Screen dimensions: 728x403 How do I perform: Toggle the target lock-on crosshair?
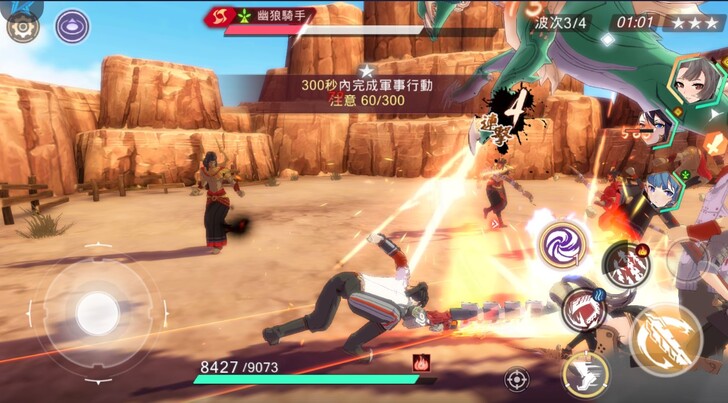pyautogui.click(x=517, y=380)
